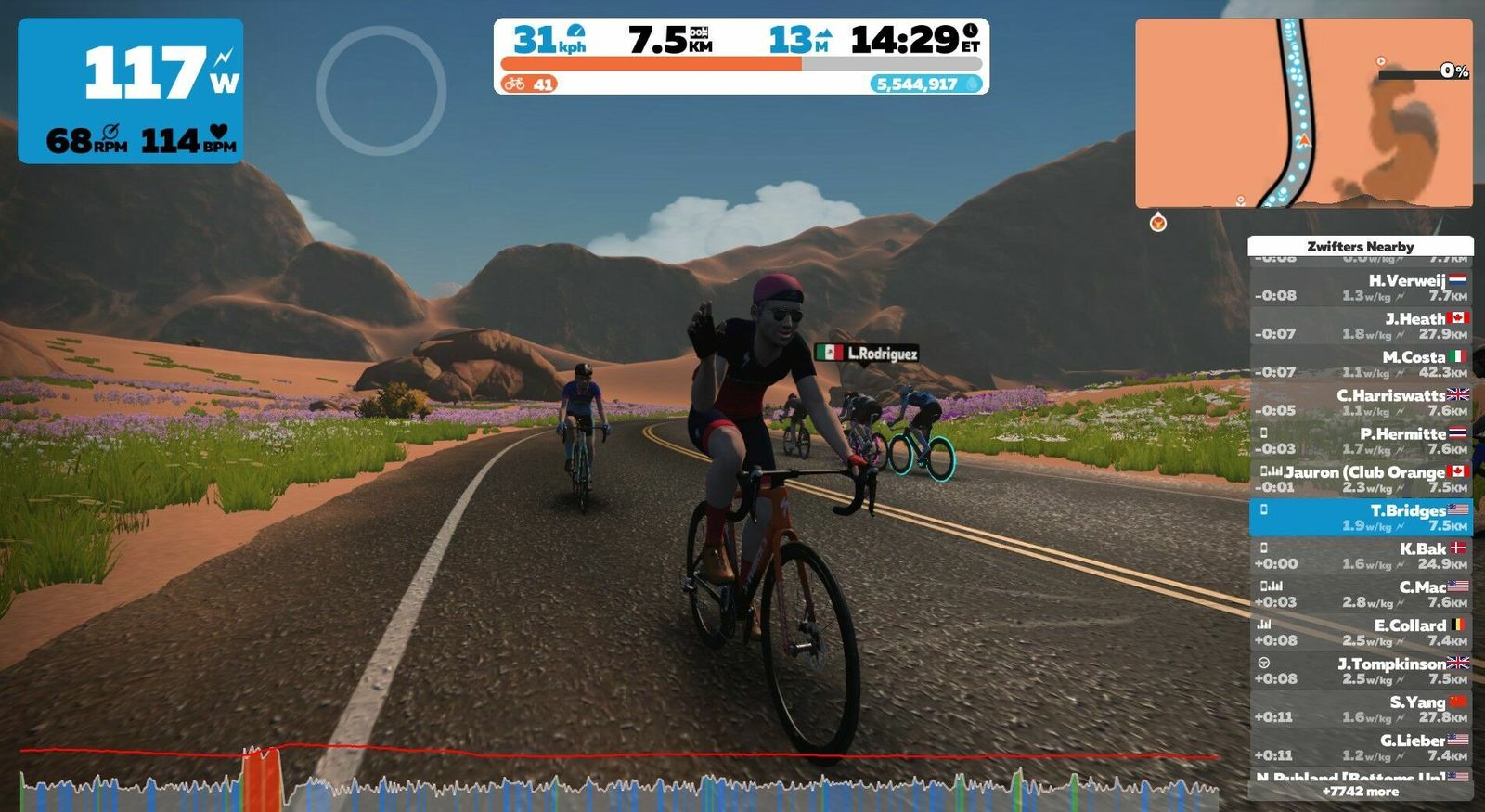
Task: View S.Yang from the nearby list
Action: (x=1360, y=709)
